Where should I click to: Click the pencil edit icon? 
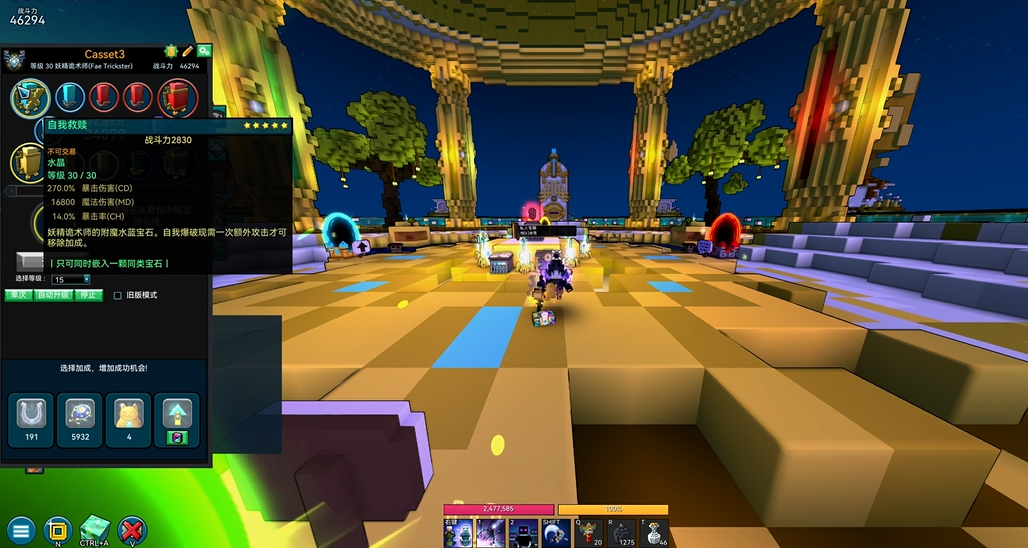(x=187, y=51)
